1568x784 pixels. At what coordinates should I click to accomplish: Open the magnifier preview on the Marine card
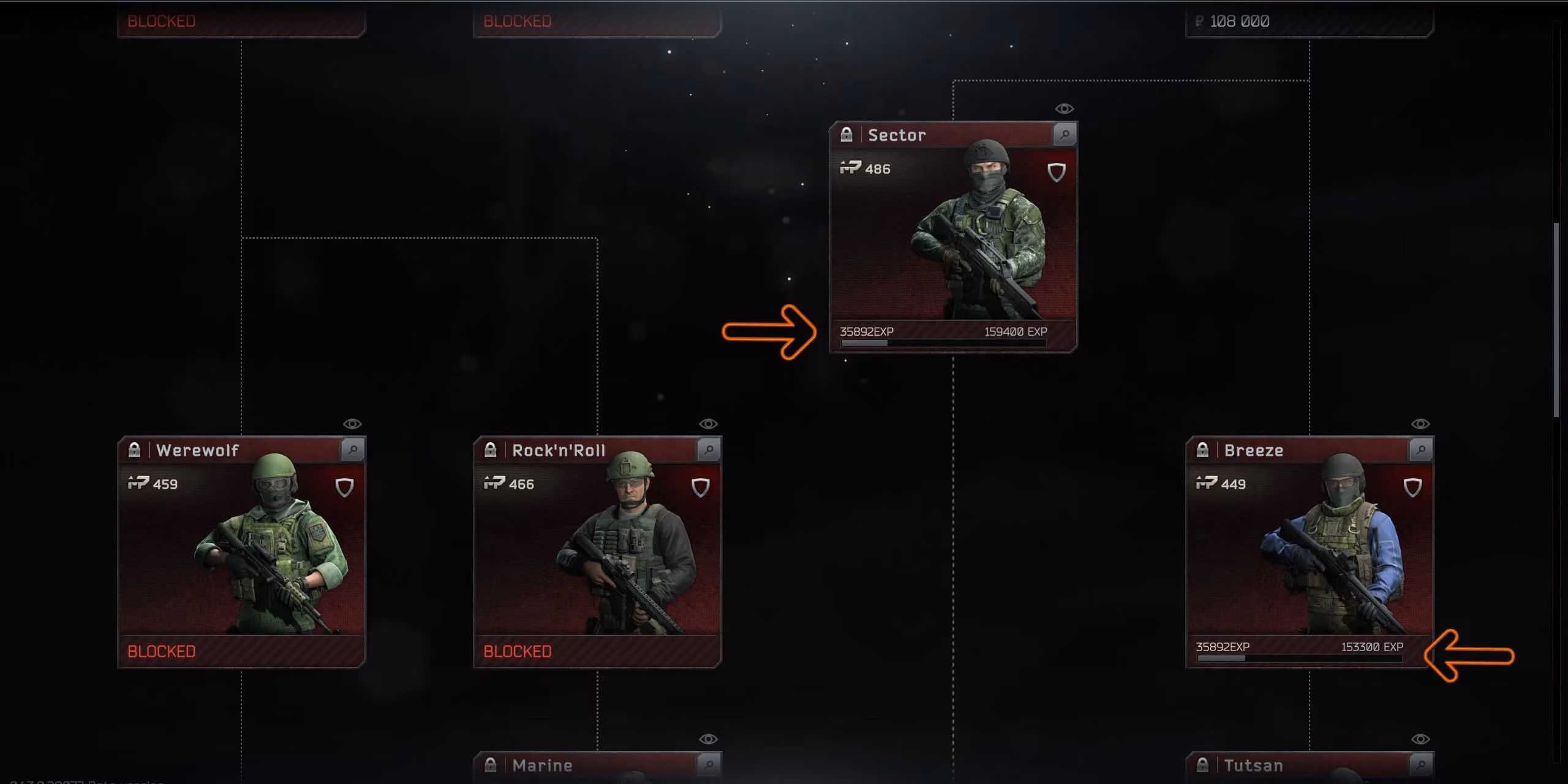click(709, 765)
